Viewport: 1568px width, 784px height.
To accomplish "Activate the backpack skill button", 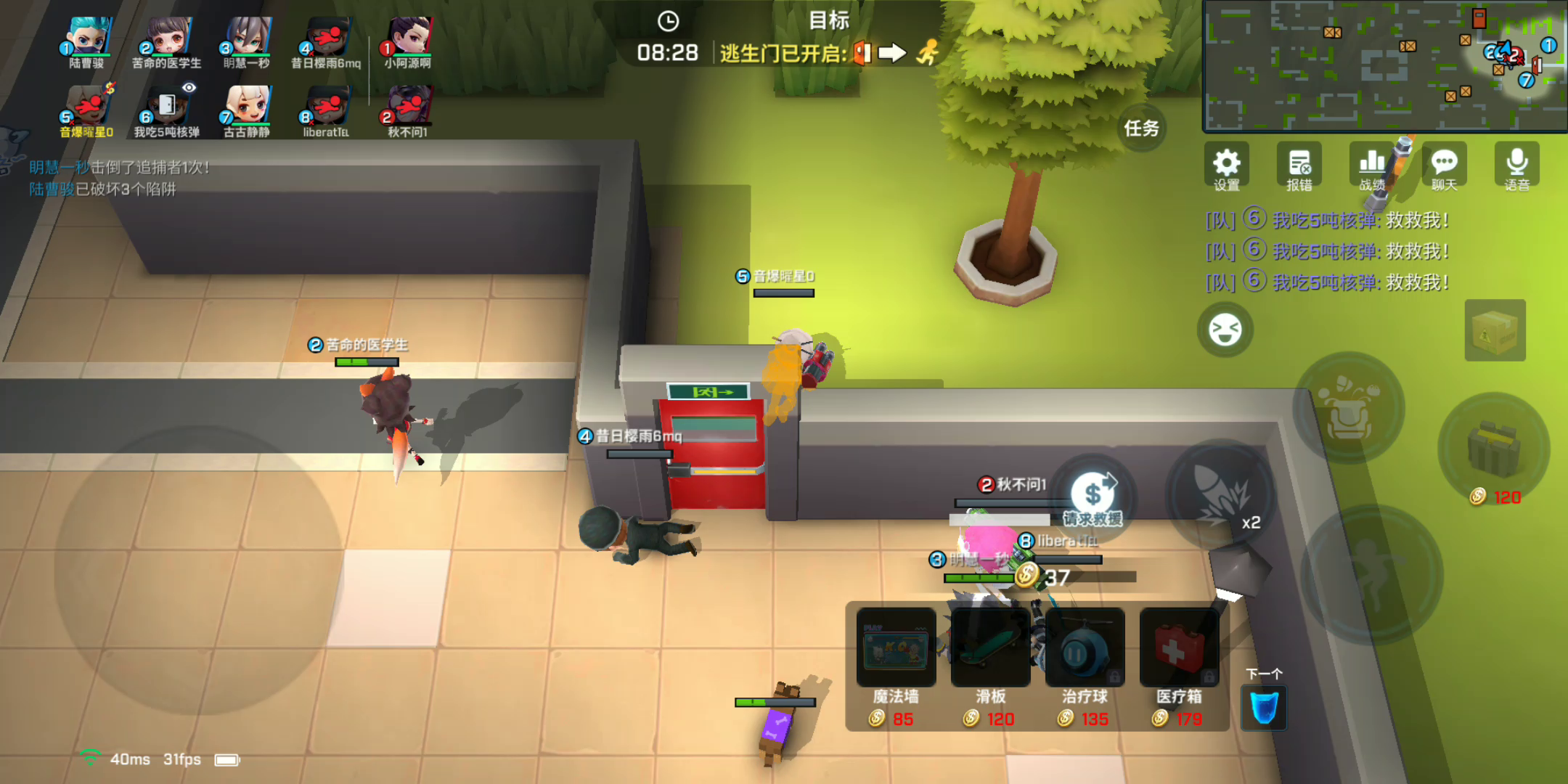I will click(1348, 408).
